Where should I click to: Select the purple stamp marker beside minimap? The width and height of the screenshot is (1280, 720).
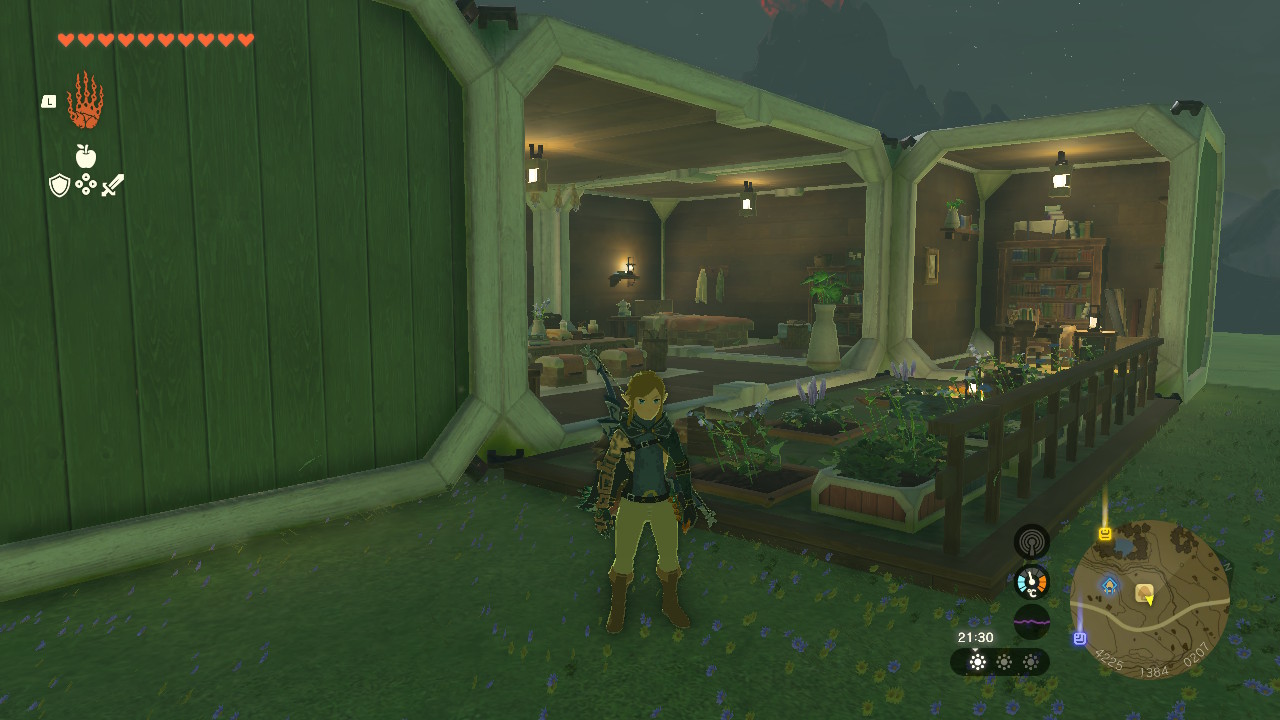click(1080, 638)
